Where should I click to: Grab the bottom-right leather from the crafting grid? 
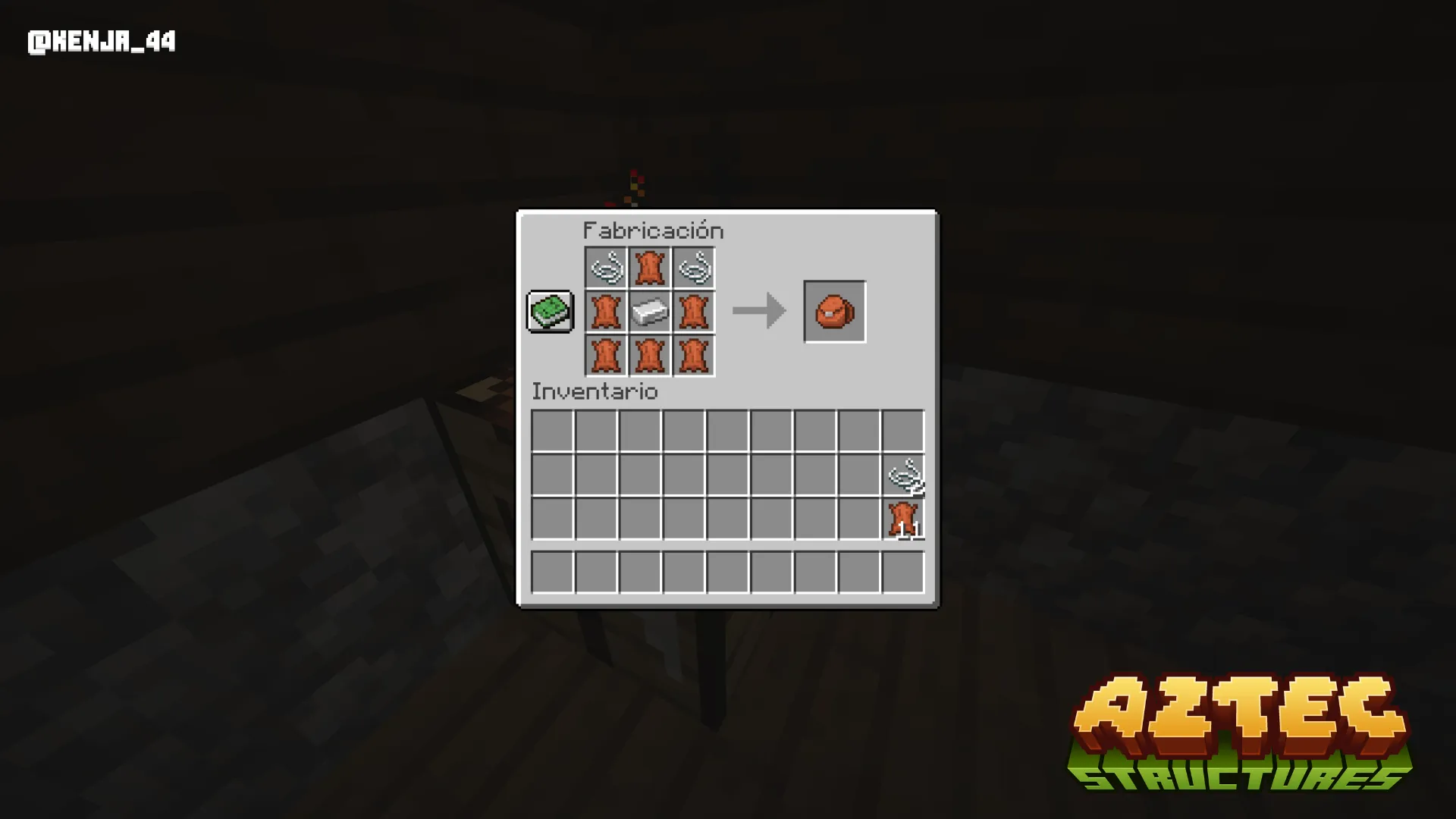(694, 355)
